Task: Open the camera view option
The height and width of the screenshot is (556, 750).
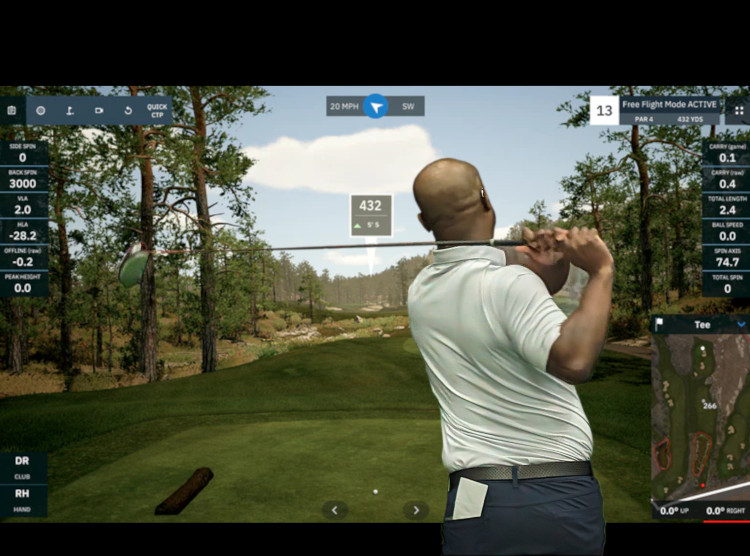Action: (x=99, y=110)
